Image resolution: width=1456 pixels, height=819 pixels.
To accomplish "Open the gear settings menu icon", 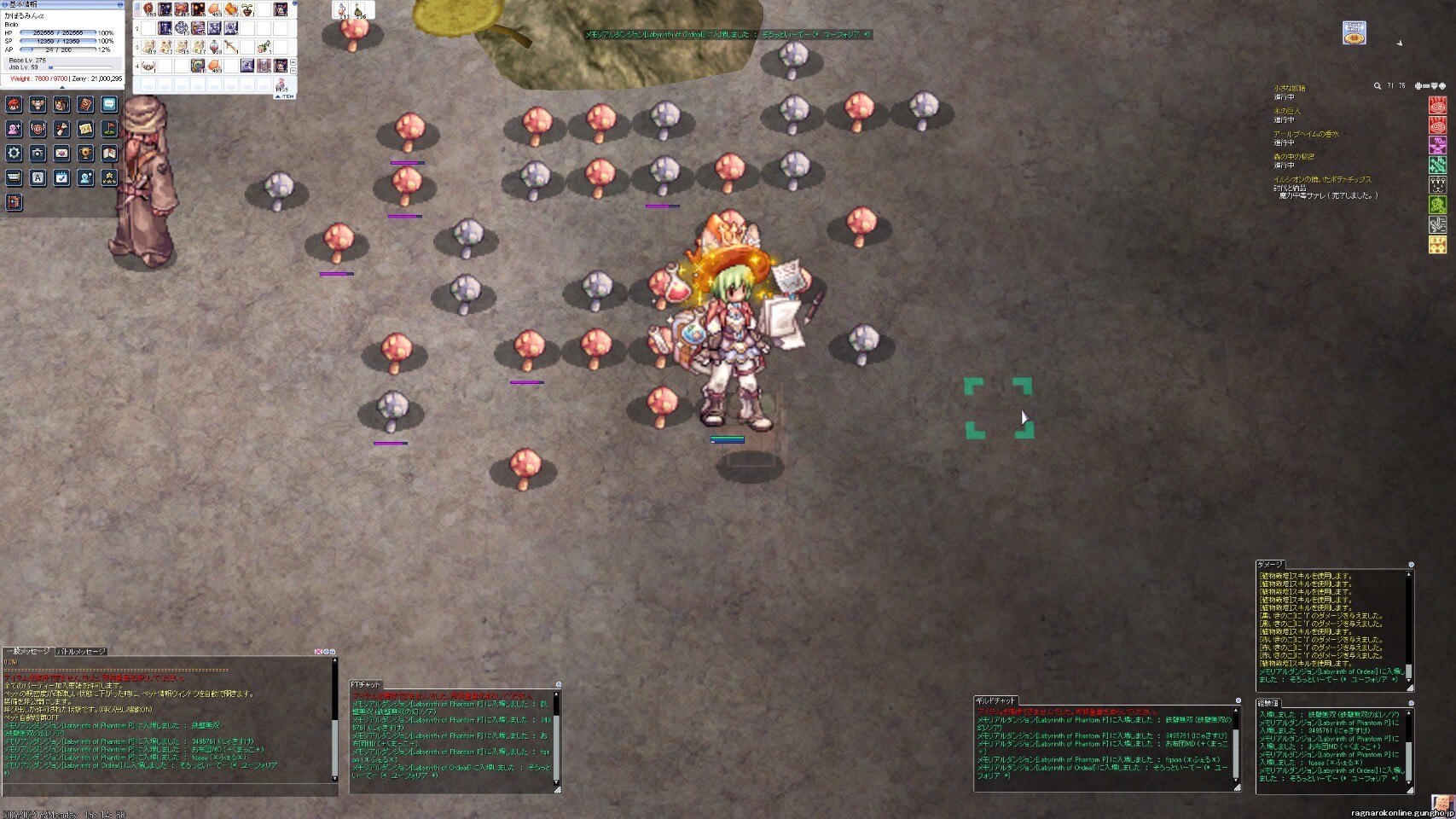I will click(x=14, y=154).
